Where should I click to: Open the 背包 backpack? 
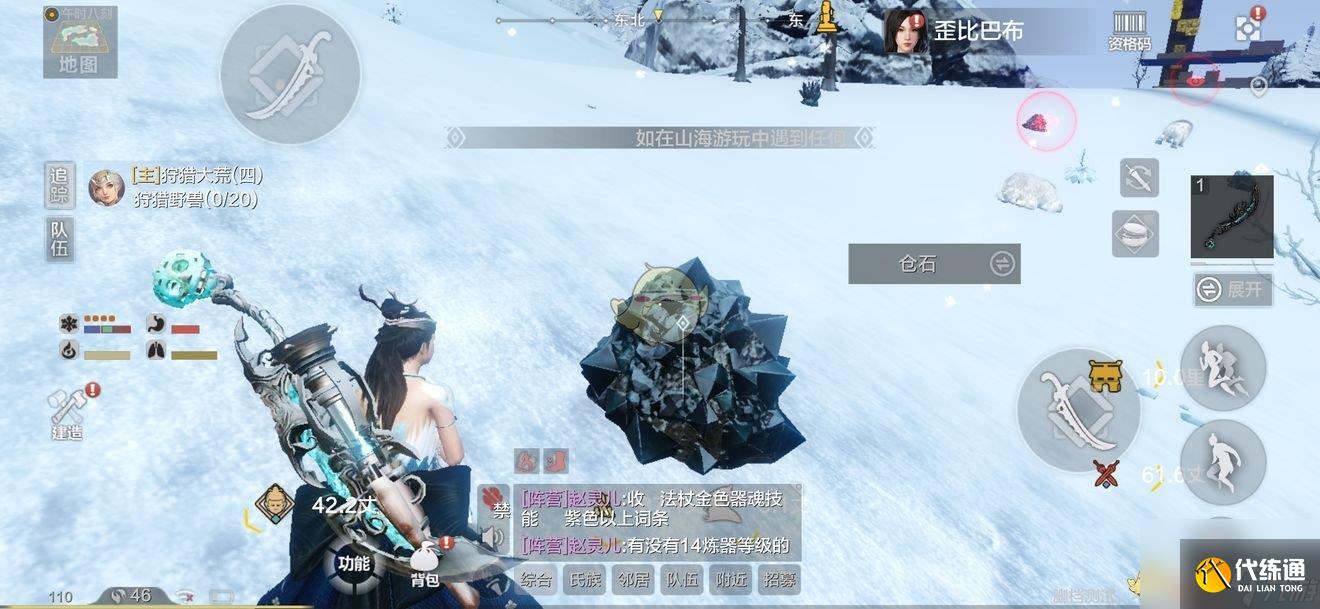click(426, 566)
